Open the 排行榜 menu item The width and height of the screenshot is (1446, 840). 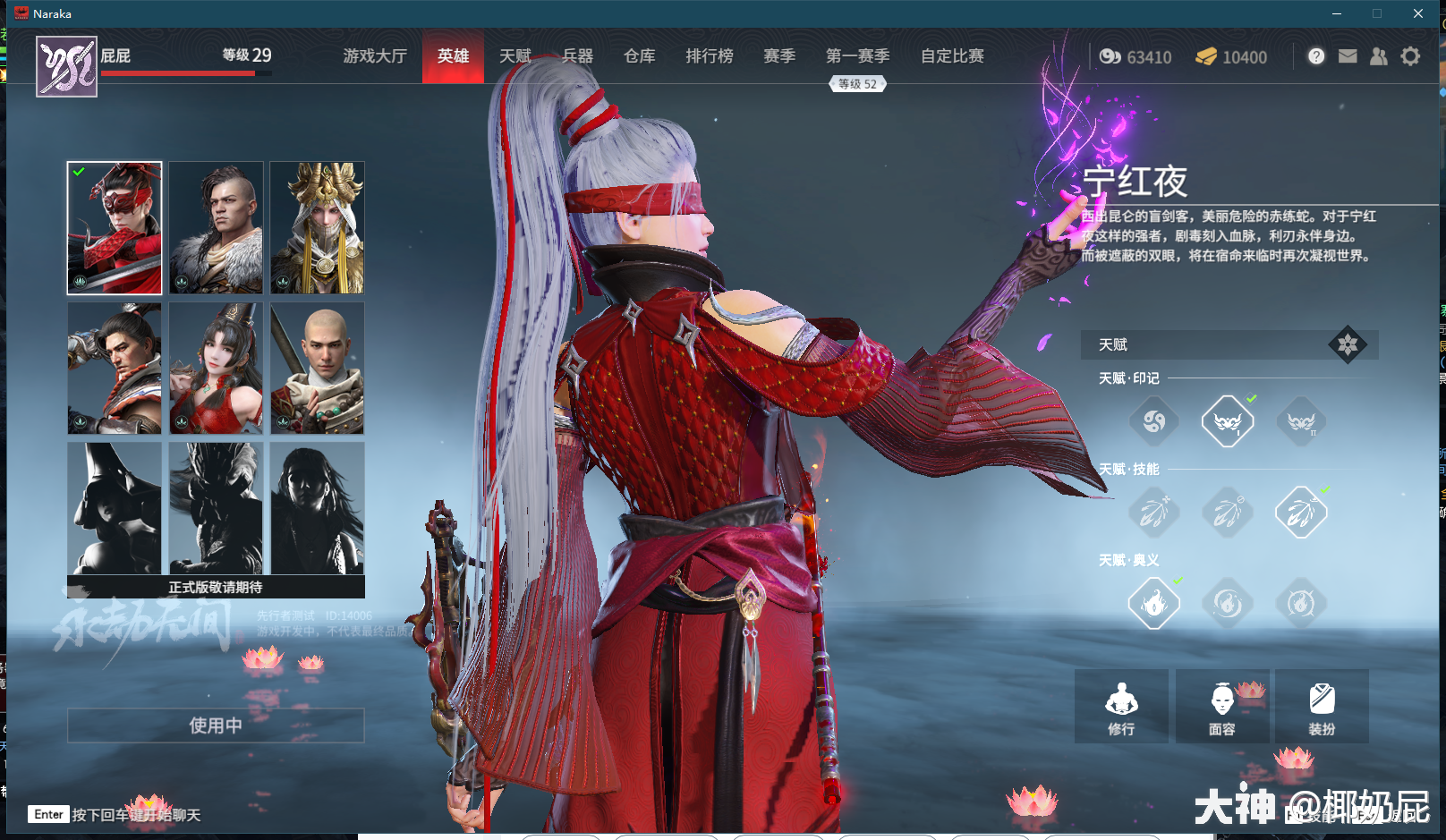click(x=709, y=55)
